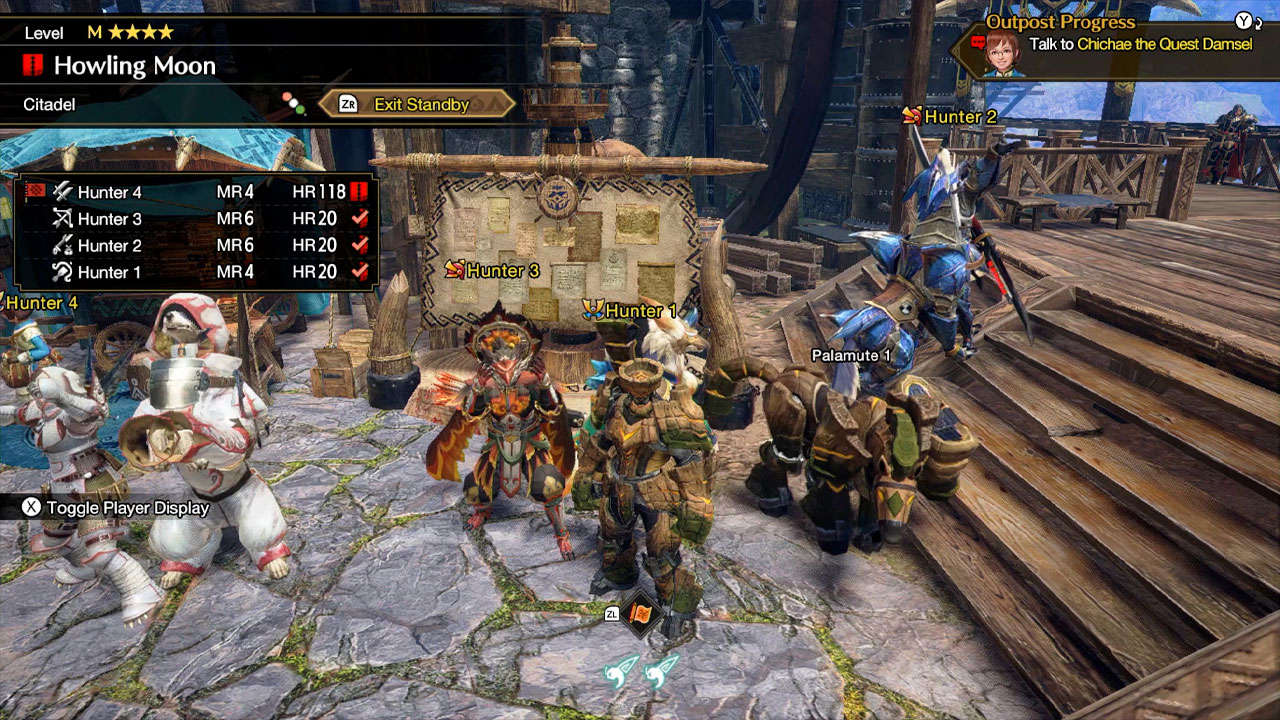Activate the orange flag action icon
This screenshot has width=1280, height=720.
pos(641,613)
